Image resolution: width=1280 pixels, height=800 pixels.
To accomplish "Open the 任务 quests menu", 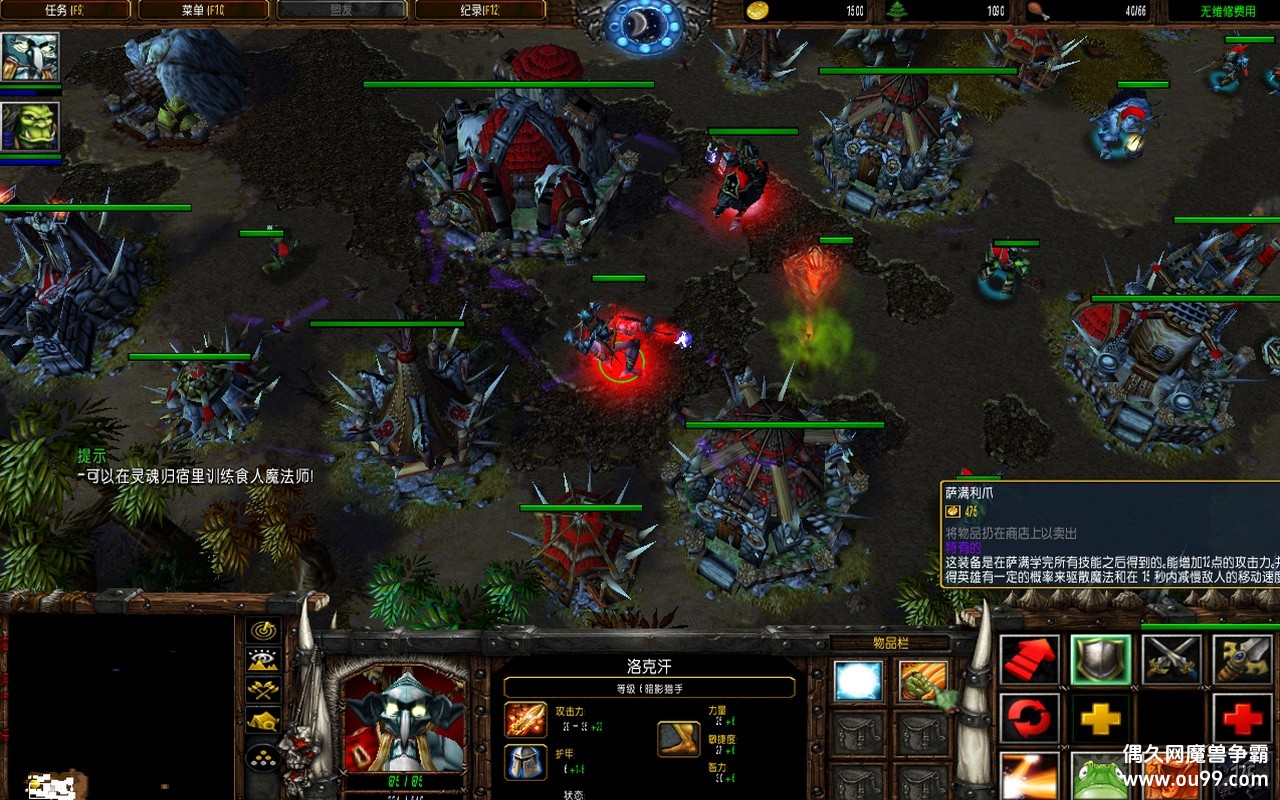I will pos(66,11).
